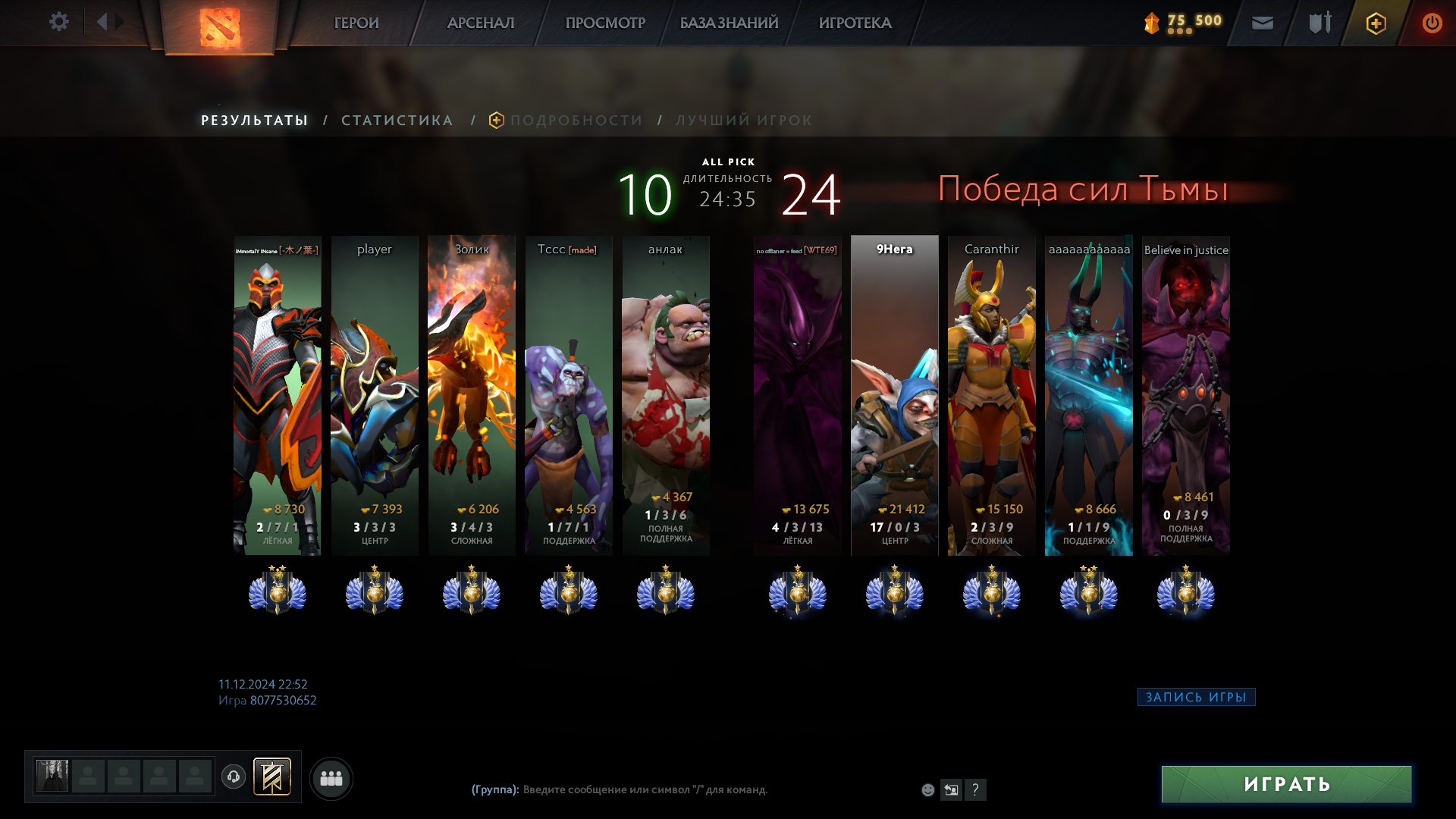Switch to the СТАТИСТИКА tab
This screenshot has width=1456, height=819.
click(397, 121)
